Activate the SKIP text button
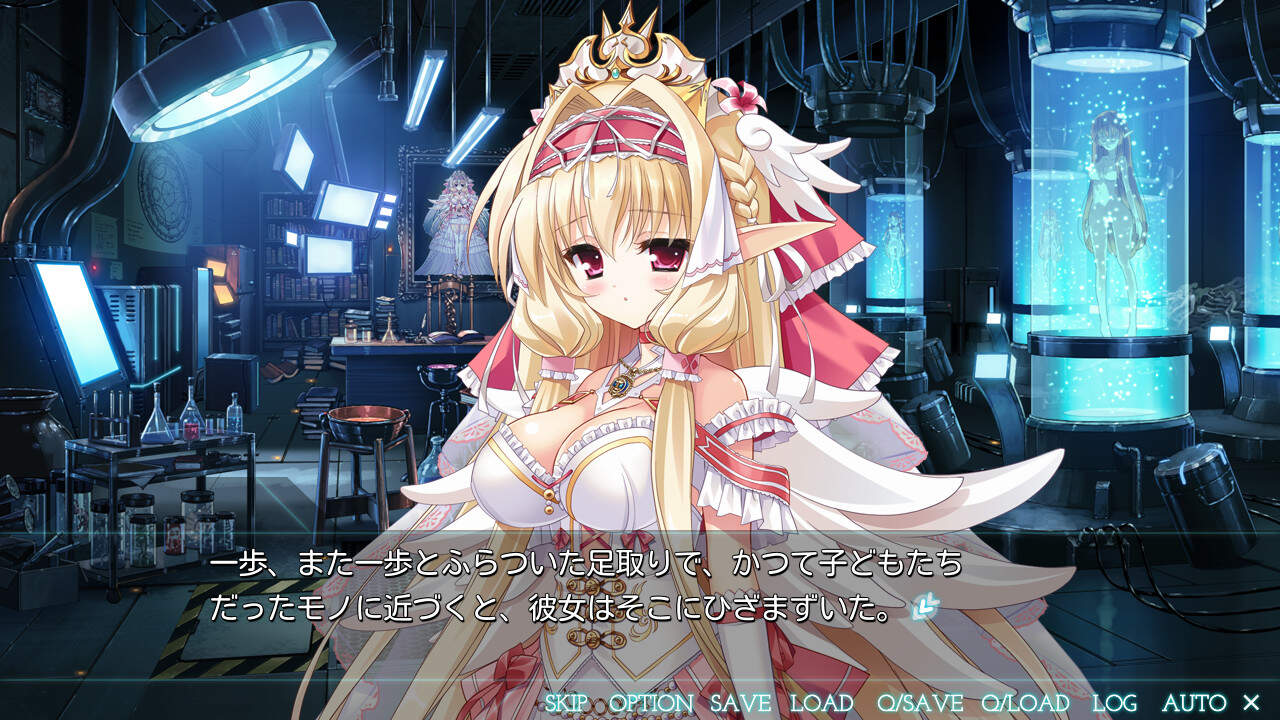The image size is (1280, 720). 566,703
